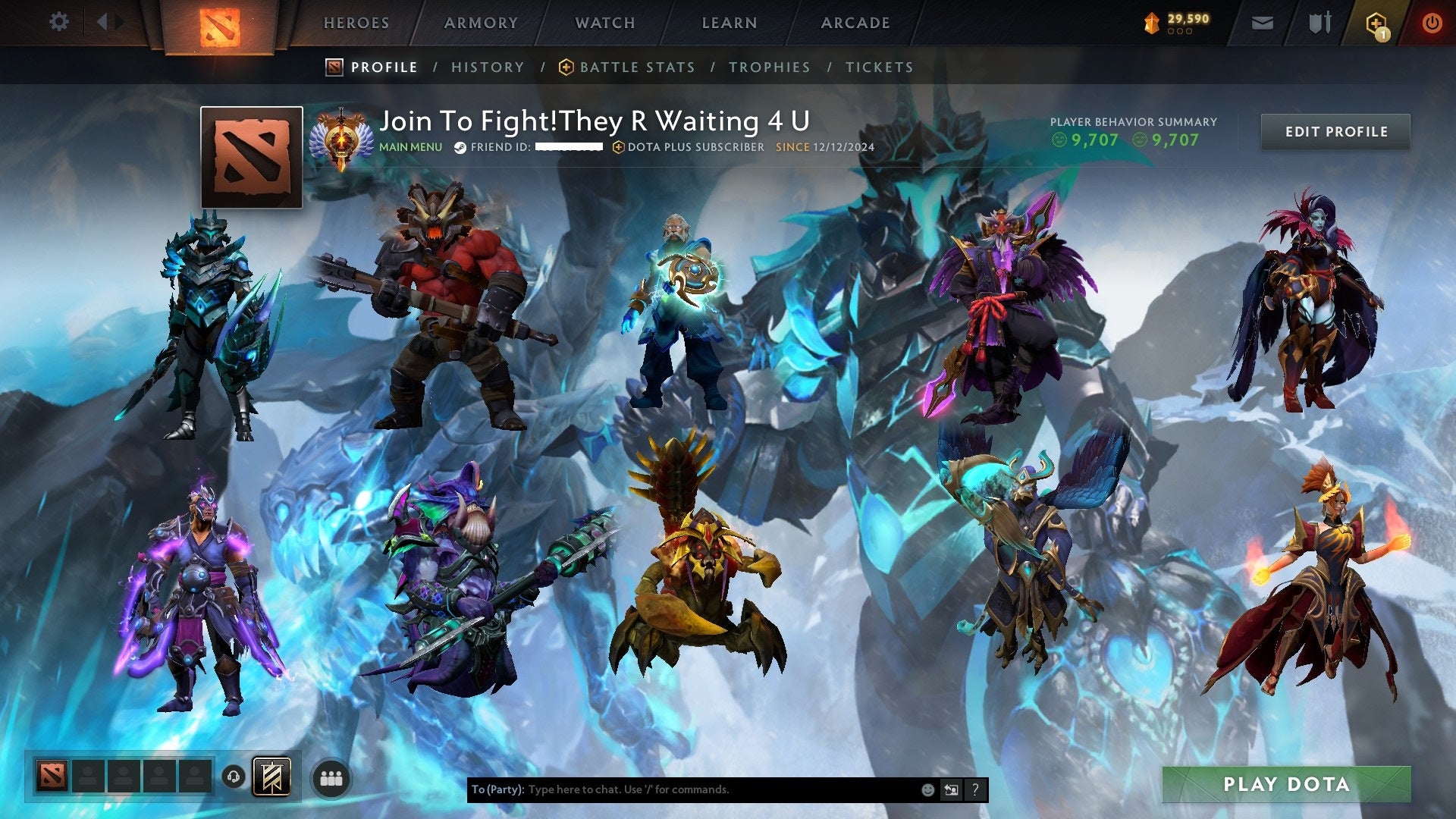Open the To (Party) chat target selector
Image resolution: width=1456 pixels, height=819 pixels.
[x=497, y=789]
